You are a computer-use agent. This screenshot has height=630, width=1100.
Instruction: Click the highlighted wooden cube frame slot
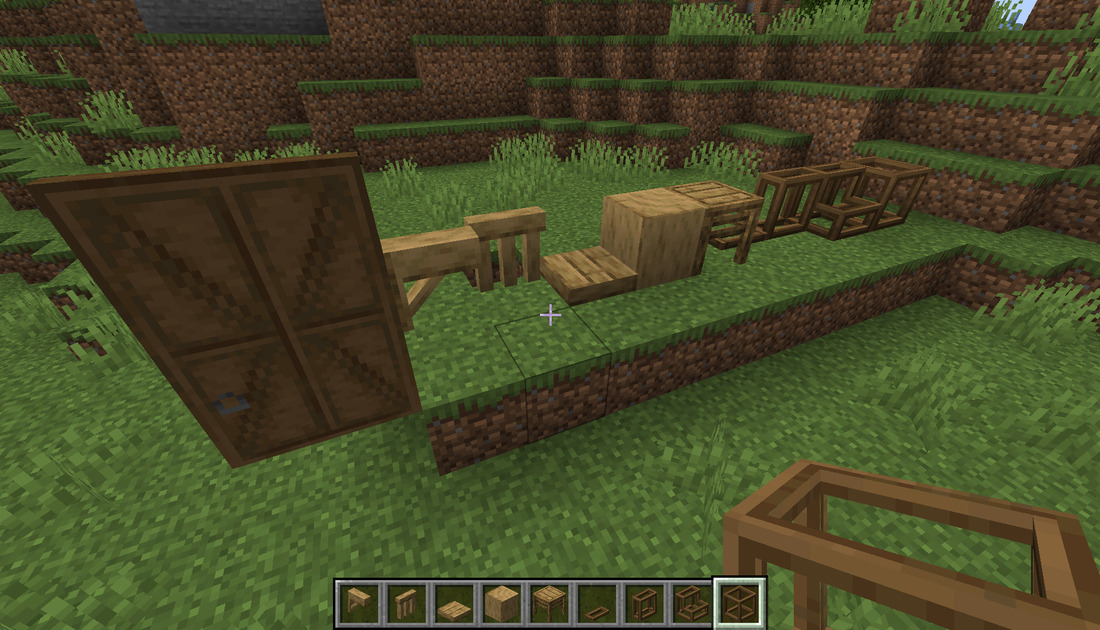740,603
